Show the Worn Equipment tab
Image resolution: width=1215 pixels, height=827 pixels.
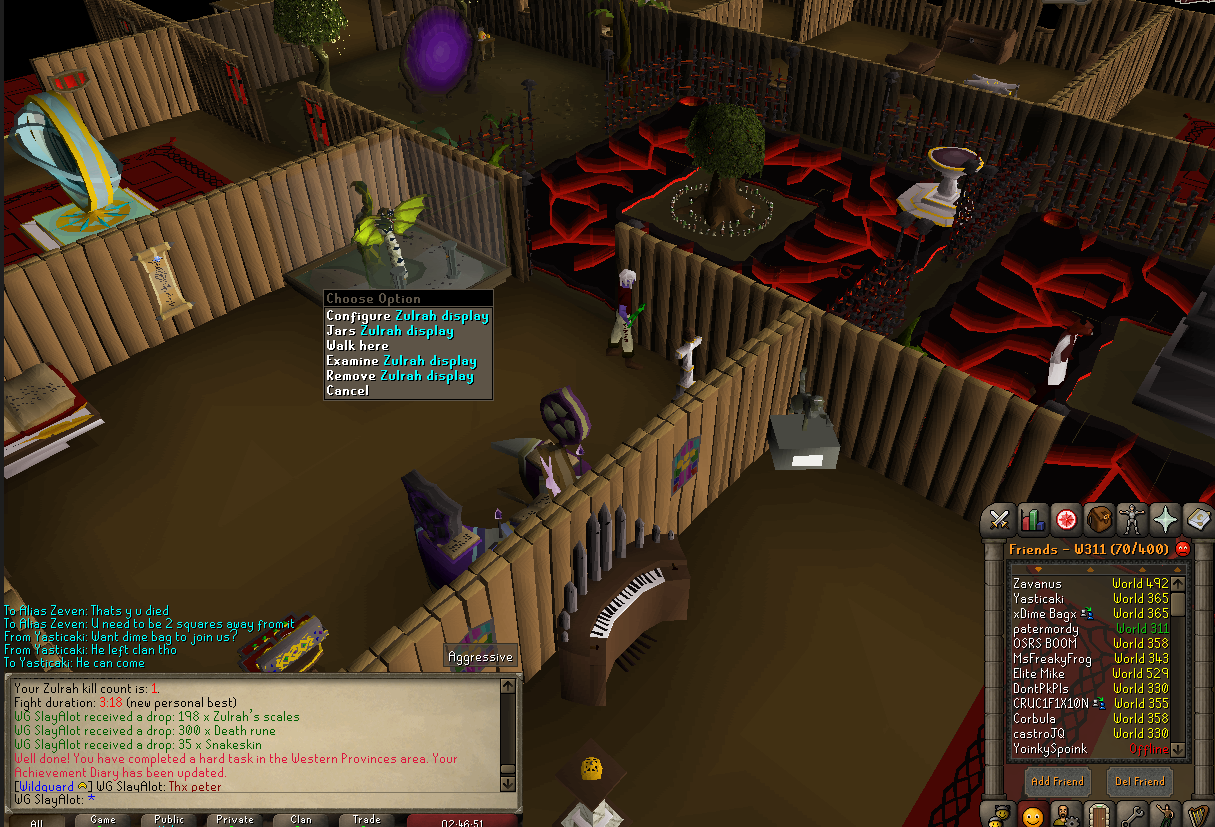coord(1132,519)
